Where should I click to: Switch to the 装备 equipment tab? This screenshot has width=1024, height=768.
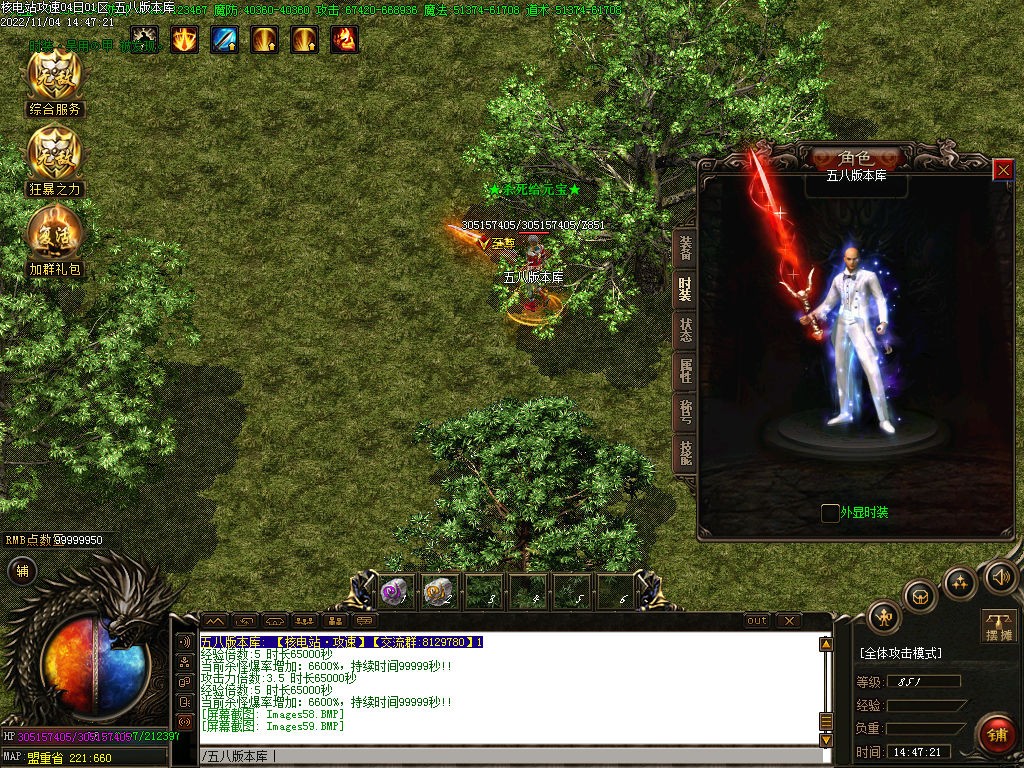pos(685,246)
